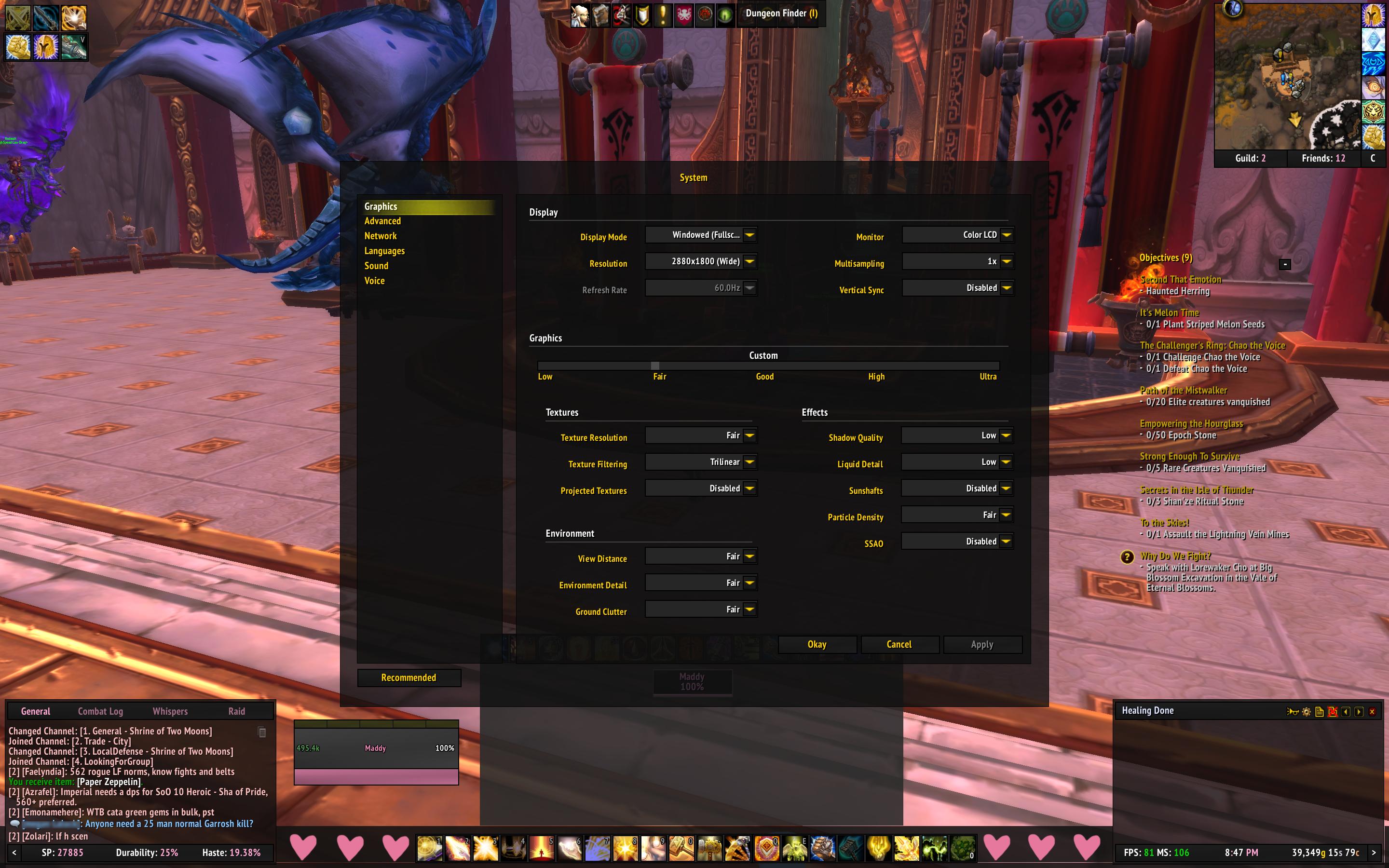Open the View Distance dropdown
Screen dimensions: 1389x868
coord(749,556)
